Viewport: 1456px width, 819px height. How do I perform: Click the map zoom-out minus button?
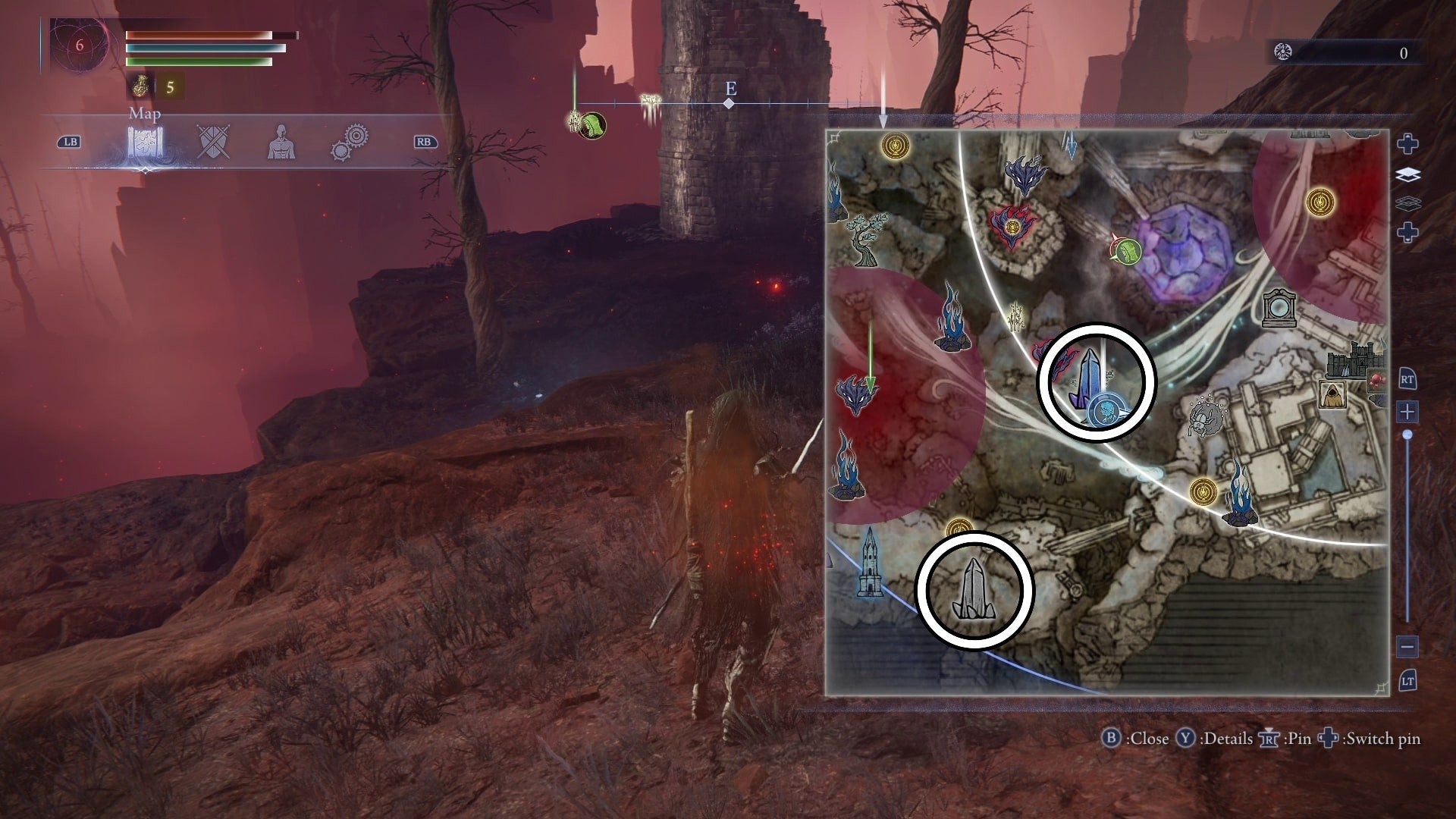click(x=1407, y=647)
